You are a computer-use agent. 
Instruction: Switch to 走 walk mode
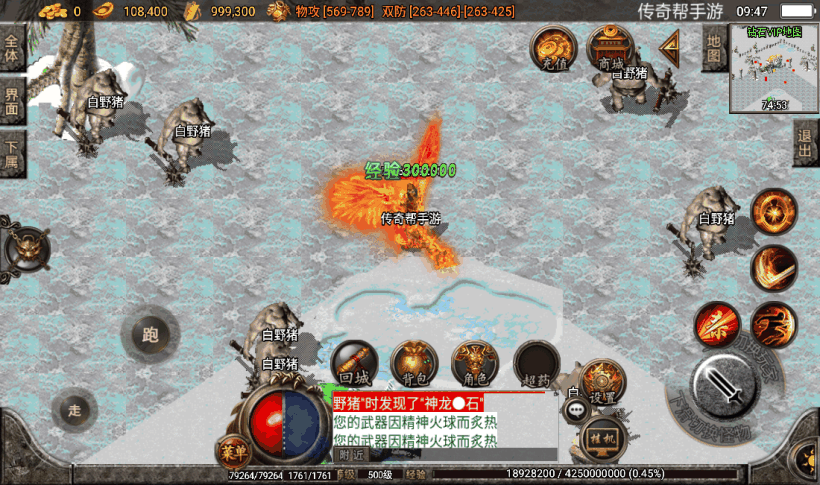click(75, 410)
